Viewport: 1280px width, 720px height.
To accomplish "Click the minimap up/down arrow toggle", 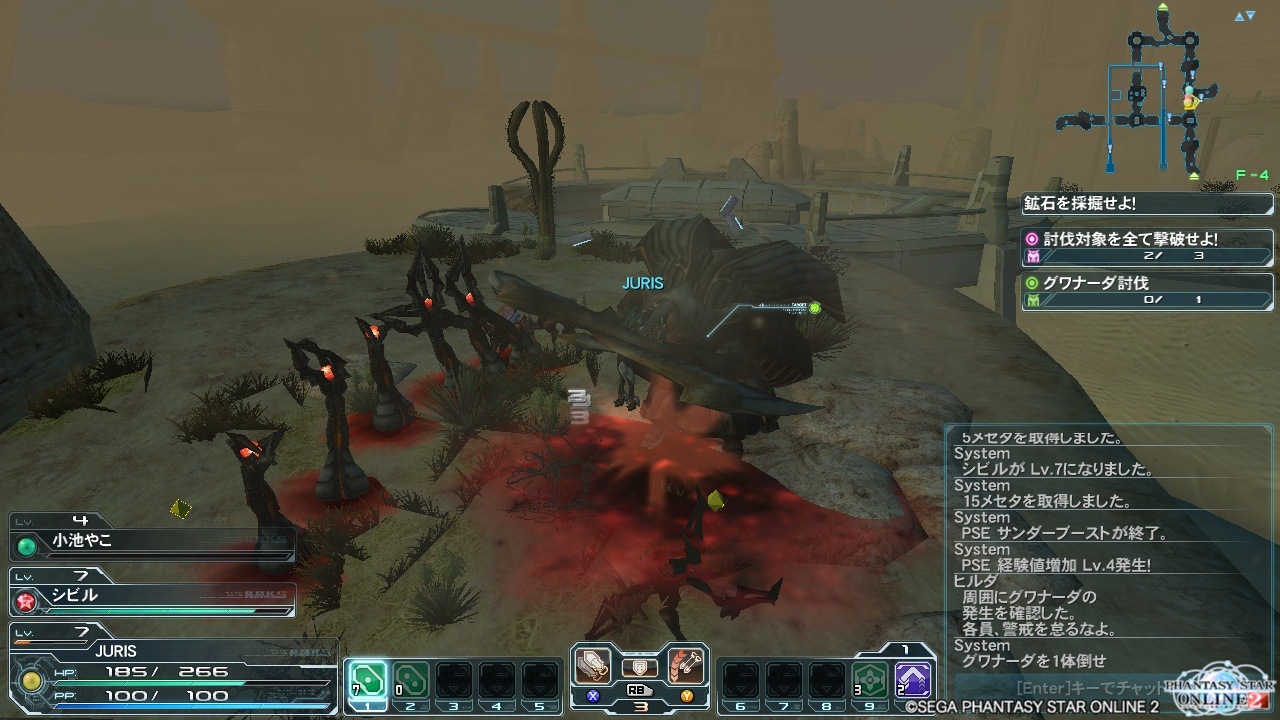I will pyautogui.click(x=1244, y=16).
